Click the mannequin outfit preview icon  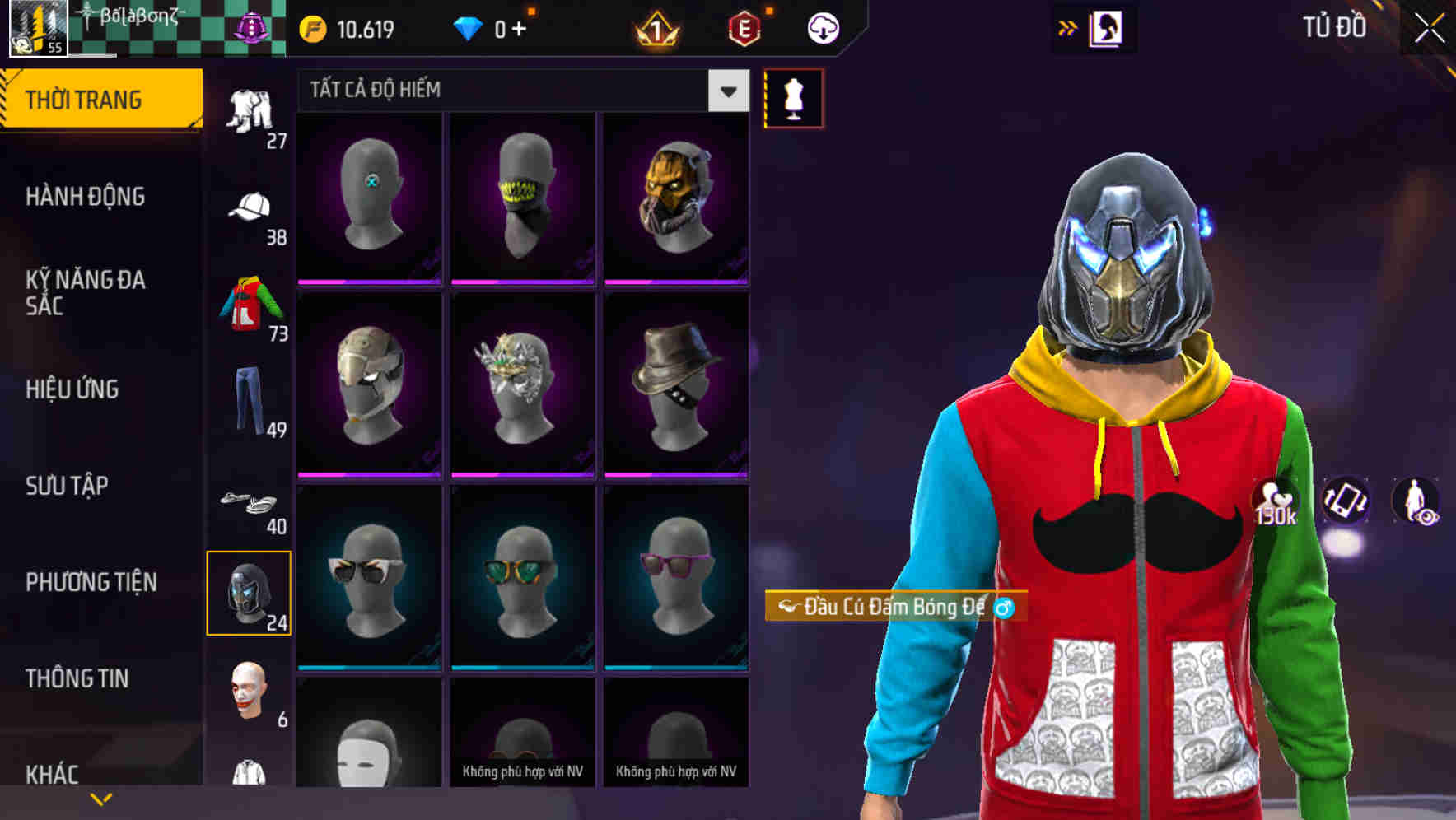(793, 99)
